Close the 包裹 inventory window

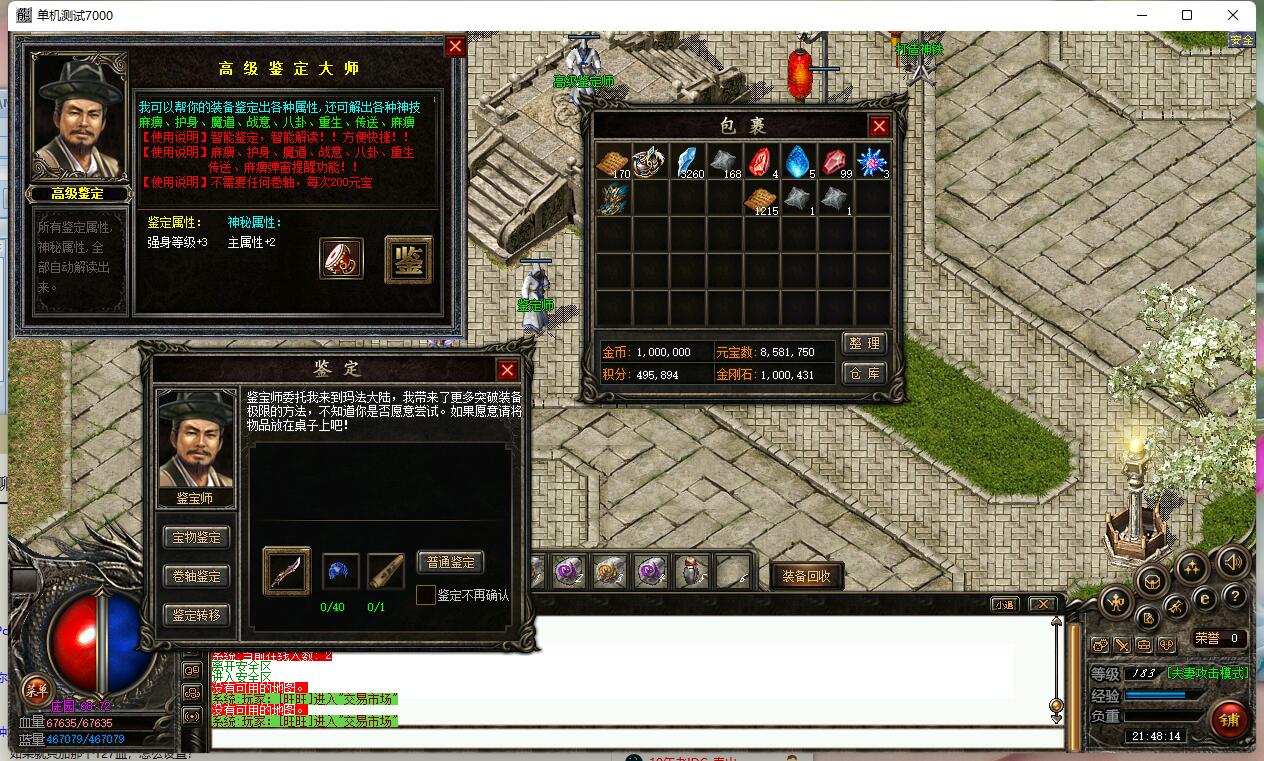879,126
